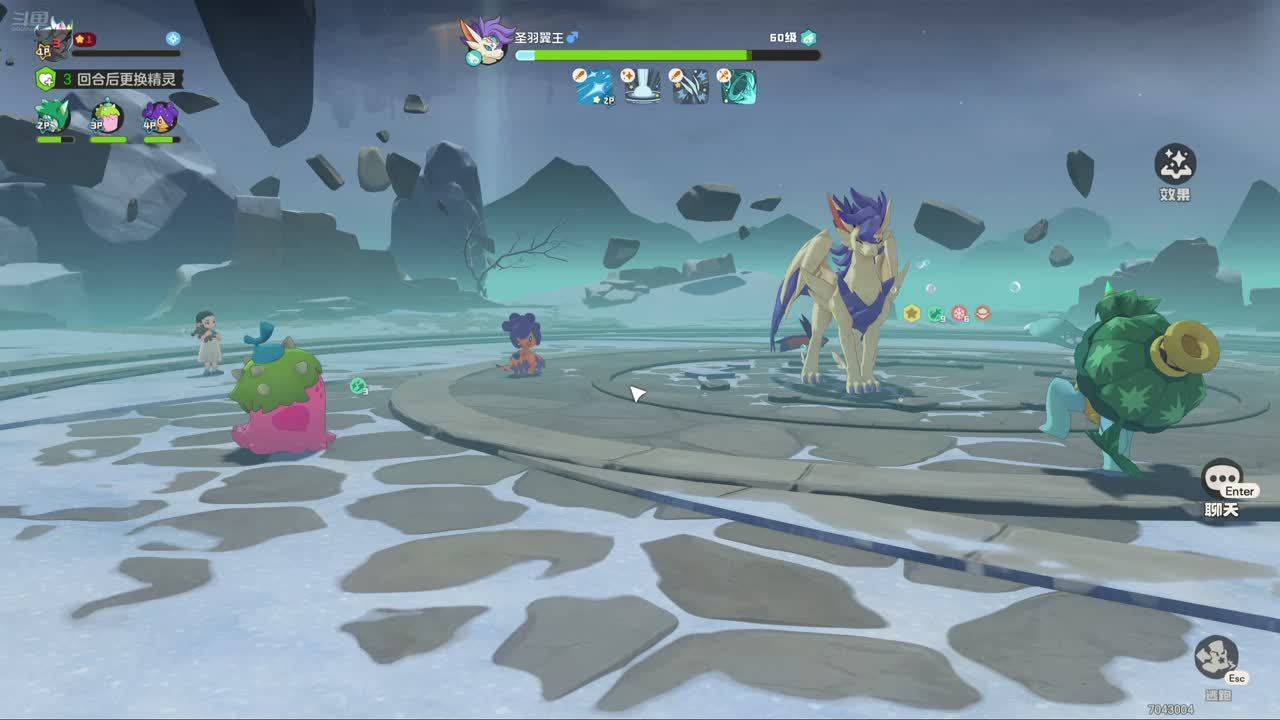The width and height of the screenshot is (1280, 720).
Task: Click 圣羽翼王's portrait at top
Action: (x=486, y=41)
